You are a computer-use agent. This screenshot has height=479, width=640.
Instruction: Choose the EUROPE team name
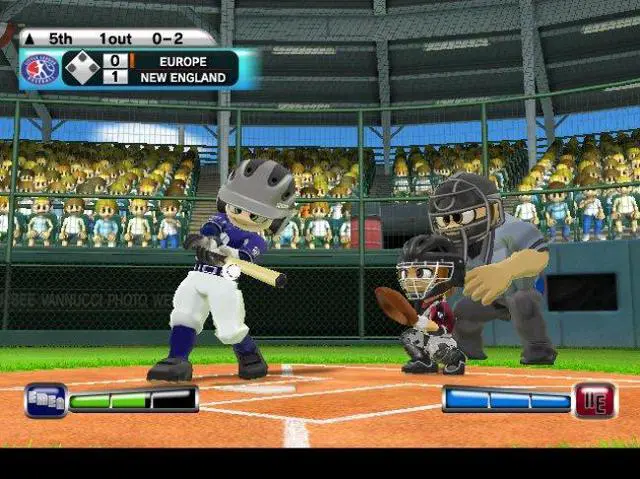click(x=183, y=61)
